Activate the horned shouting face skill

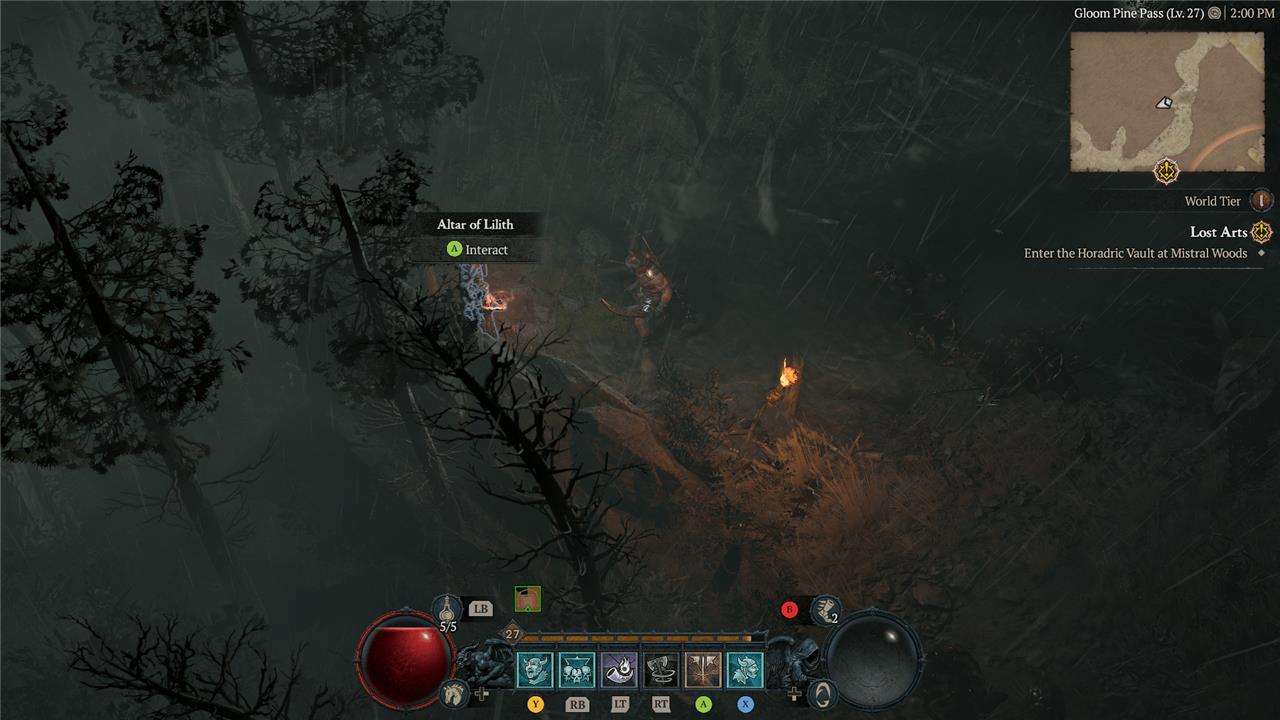pyautogui.click(x=535, y=670)
